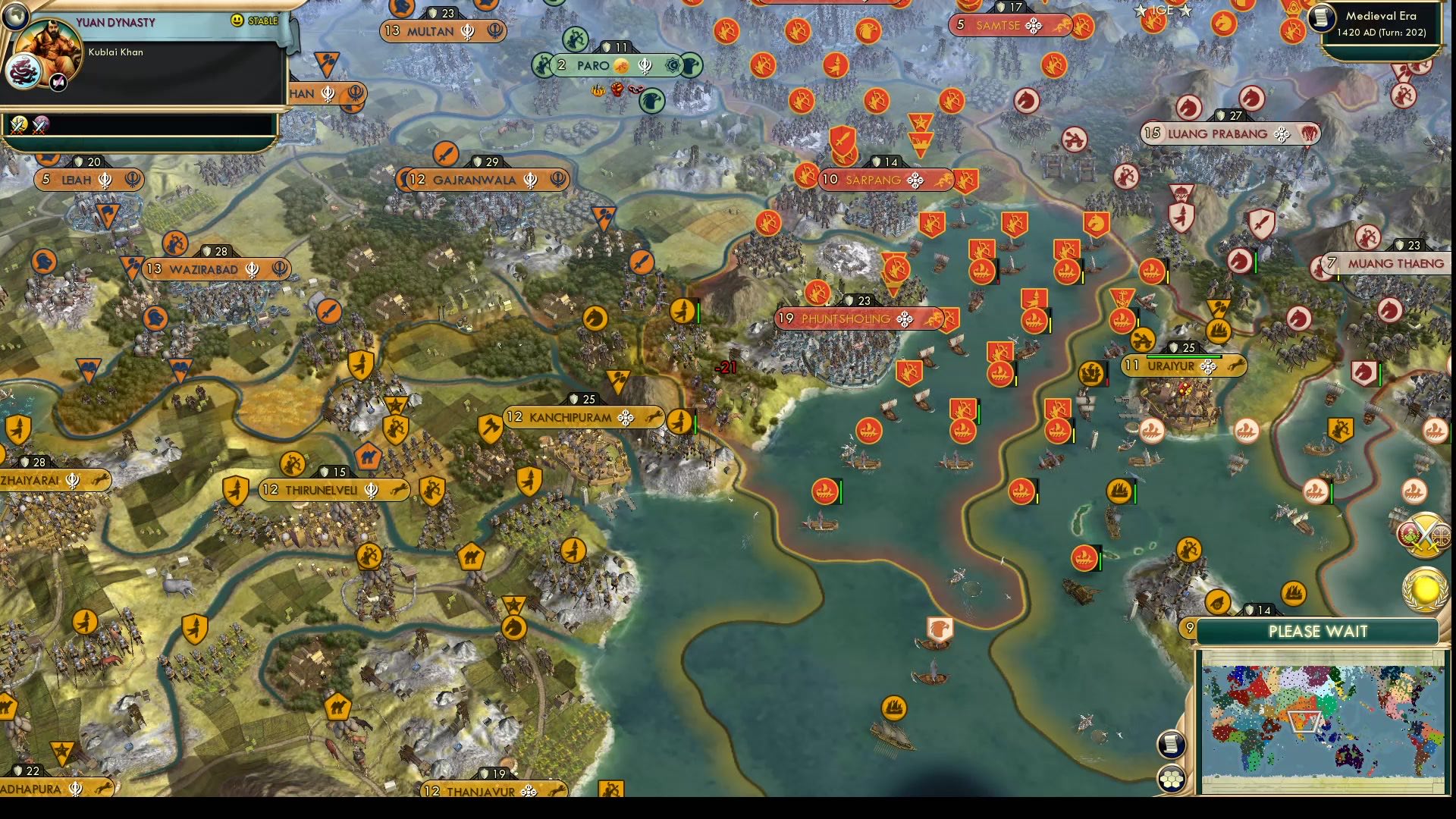Click the war status swords icon below the leader panel
The height and width of the screenshot is (819, 1456).
pyautogui.click(x=18, y=126)
